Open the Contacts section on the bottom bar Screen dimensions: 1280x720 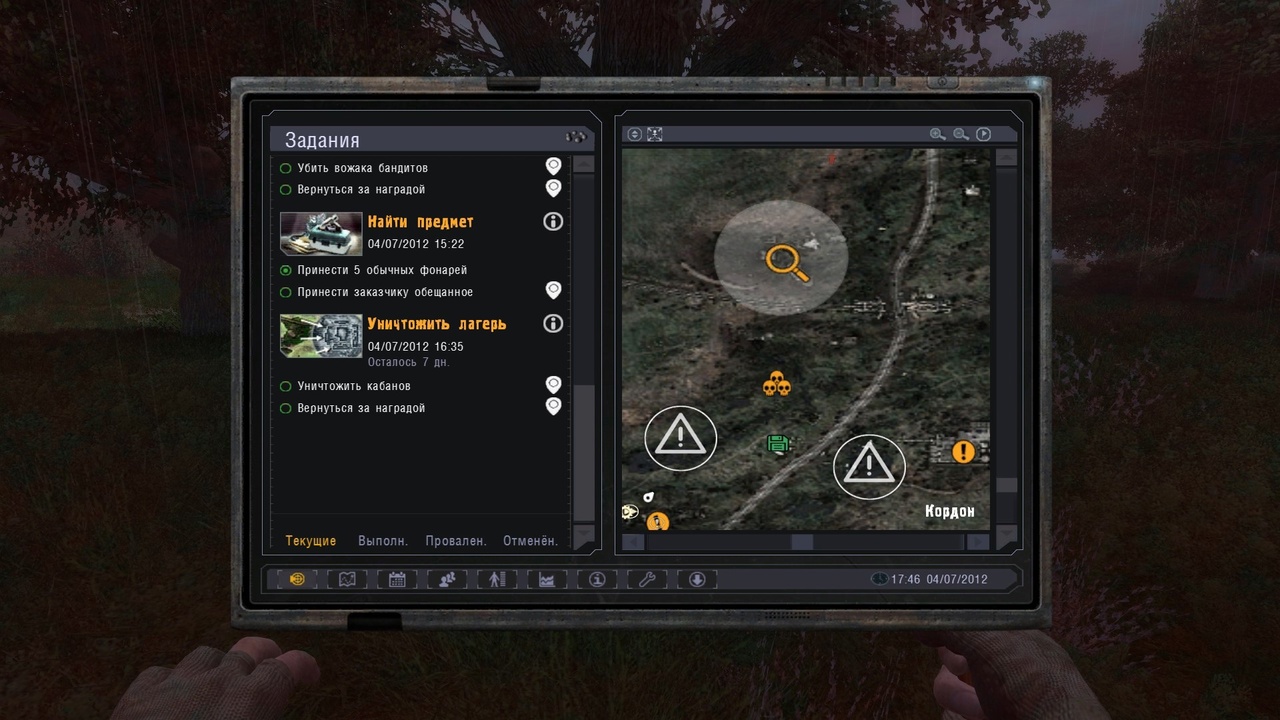click(446, 579)
